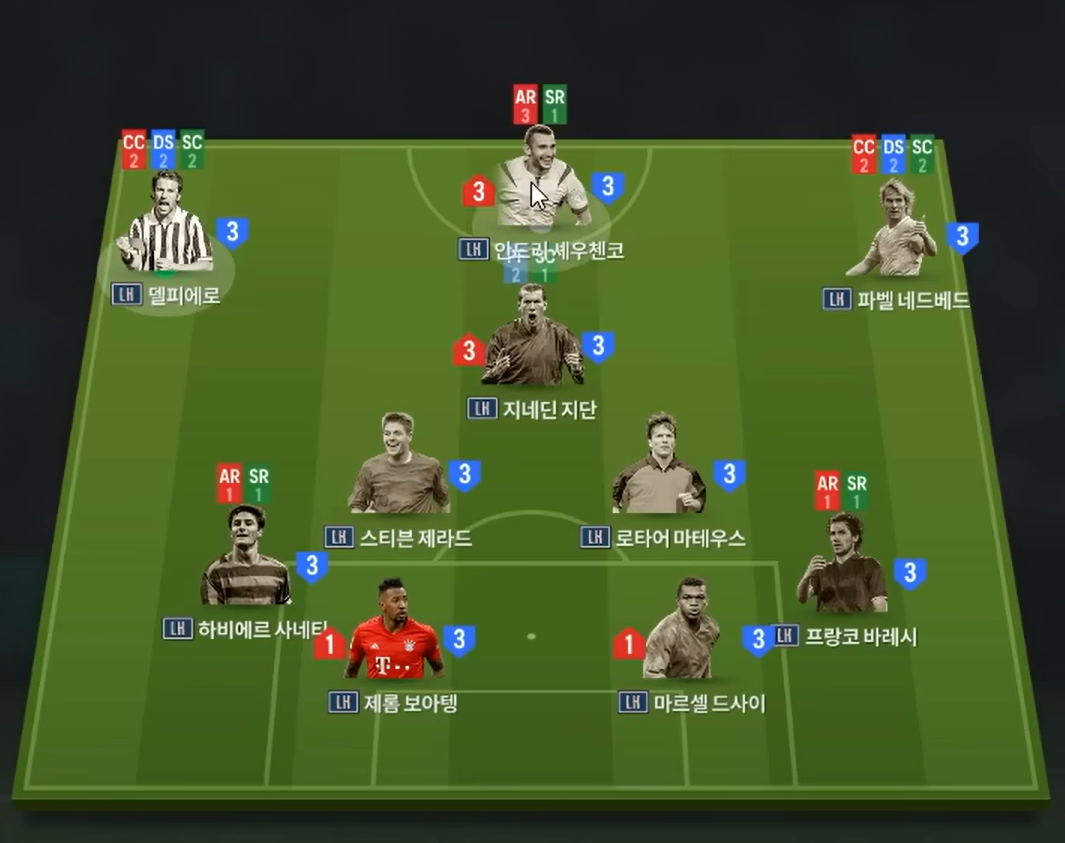The image size is (1065, 843).
Task: Click Del Piero's blue defense level 3 badge
Action: 232,233
